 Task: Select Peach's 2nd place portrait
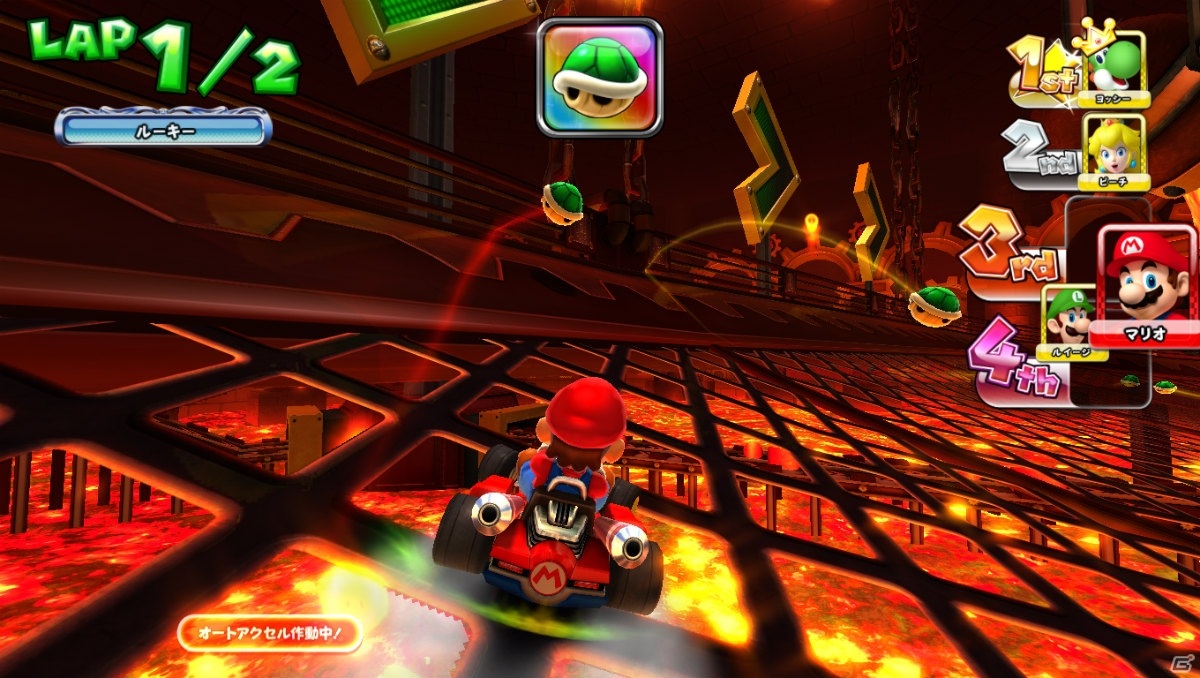coord(1114,150)
